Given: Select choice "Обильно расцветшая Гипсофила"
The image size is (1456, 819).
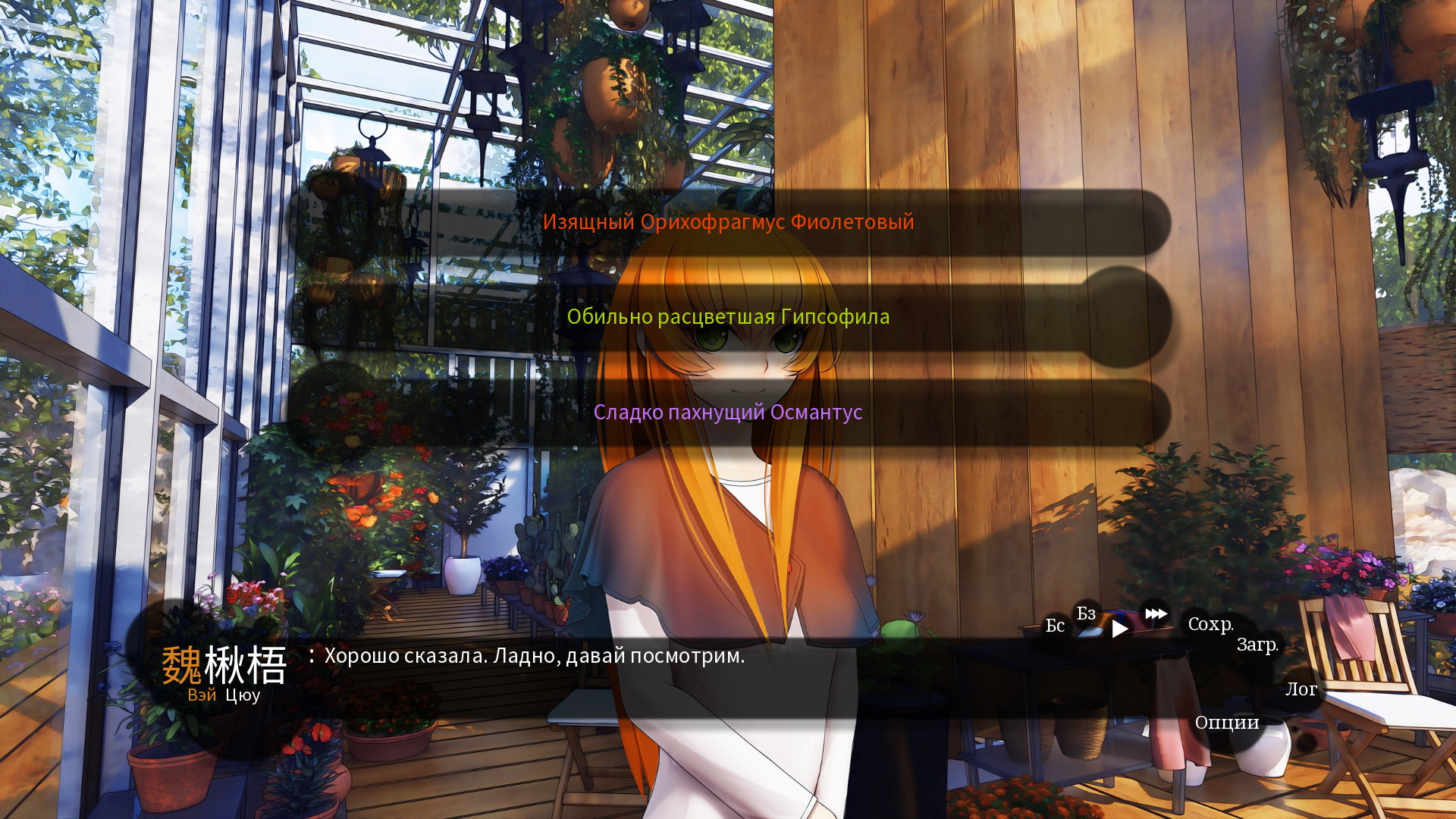Looking at the screenshot, I should (730, 316).
